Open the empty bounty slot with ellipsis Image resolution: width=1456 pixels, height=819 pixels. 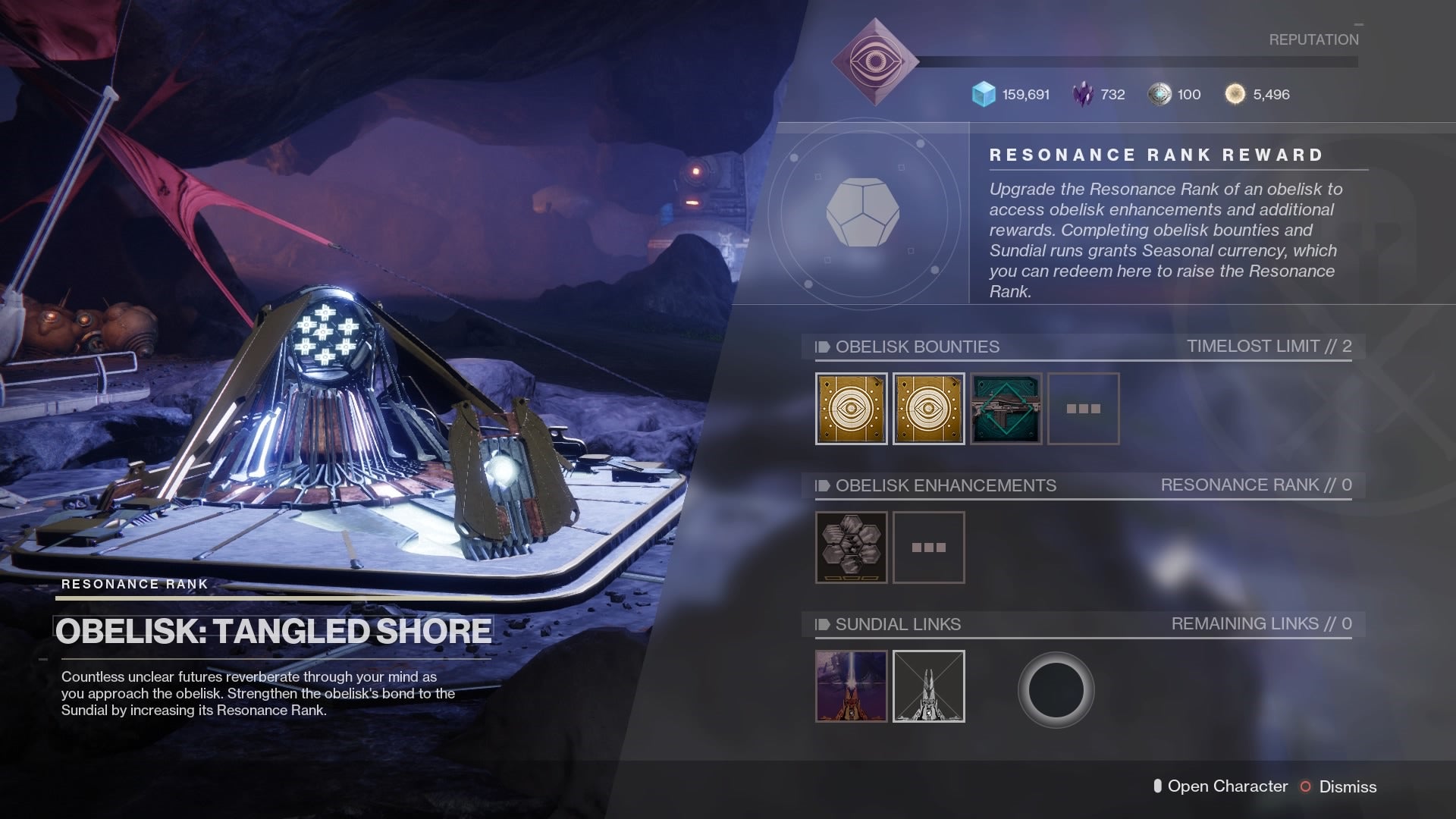pos(1083,409)
